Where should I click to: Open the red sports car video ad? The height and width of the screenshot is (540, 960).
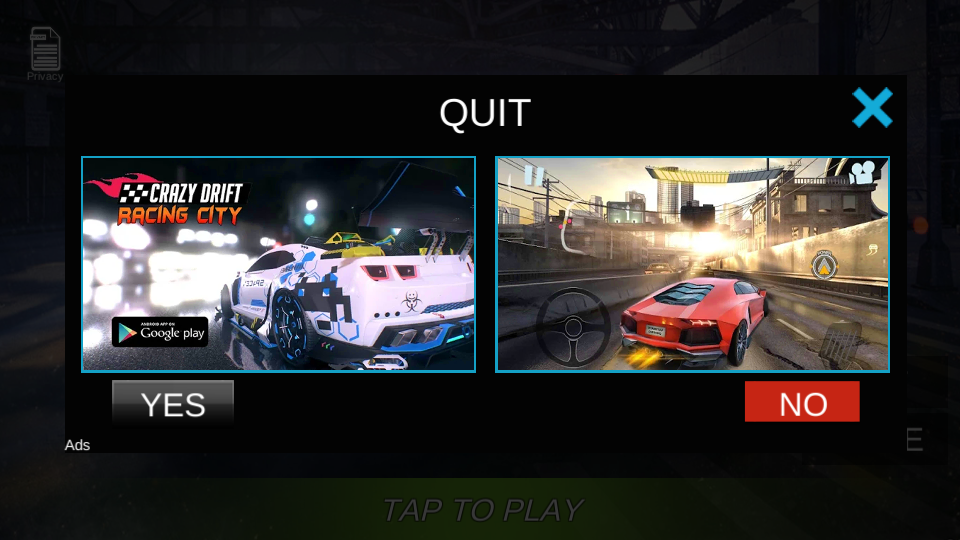point(692,264)
